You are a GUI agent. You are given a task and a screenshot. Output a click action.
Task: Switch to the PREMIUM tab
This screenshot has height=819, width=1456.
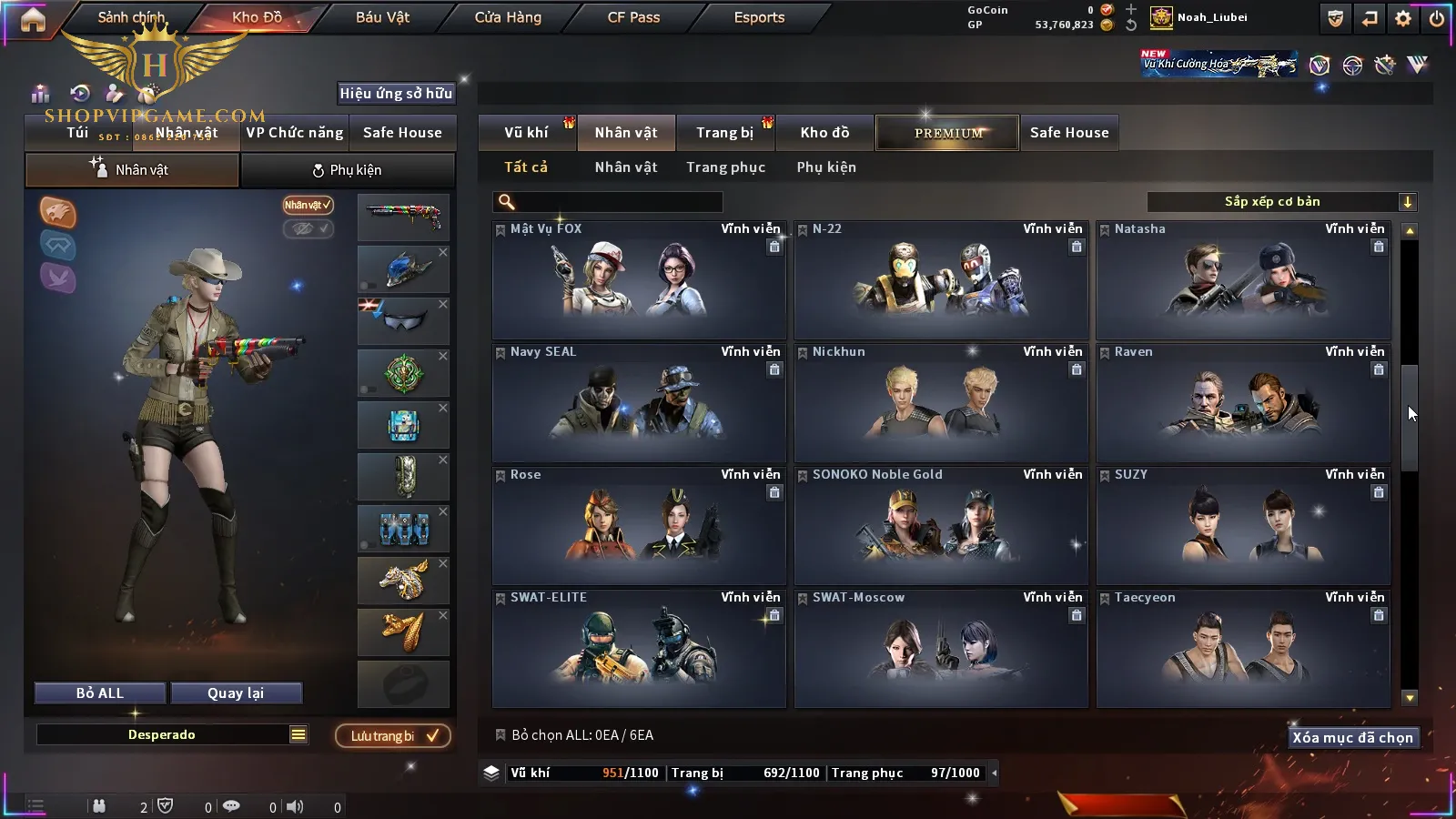(x=947, y=133)
